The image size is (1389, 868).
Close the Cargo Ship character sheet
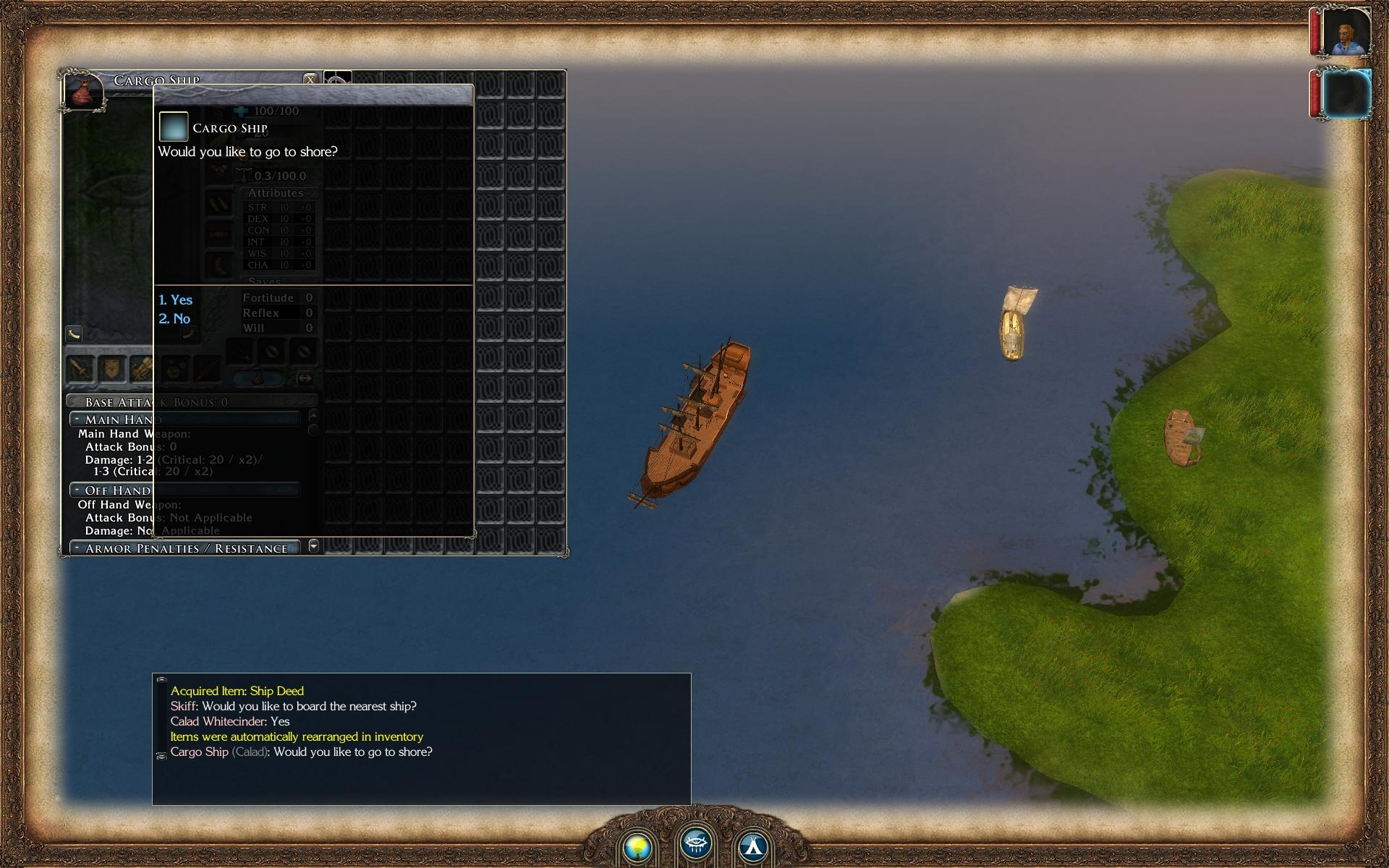[x=310, y=79]
